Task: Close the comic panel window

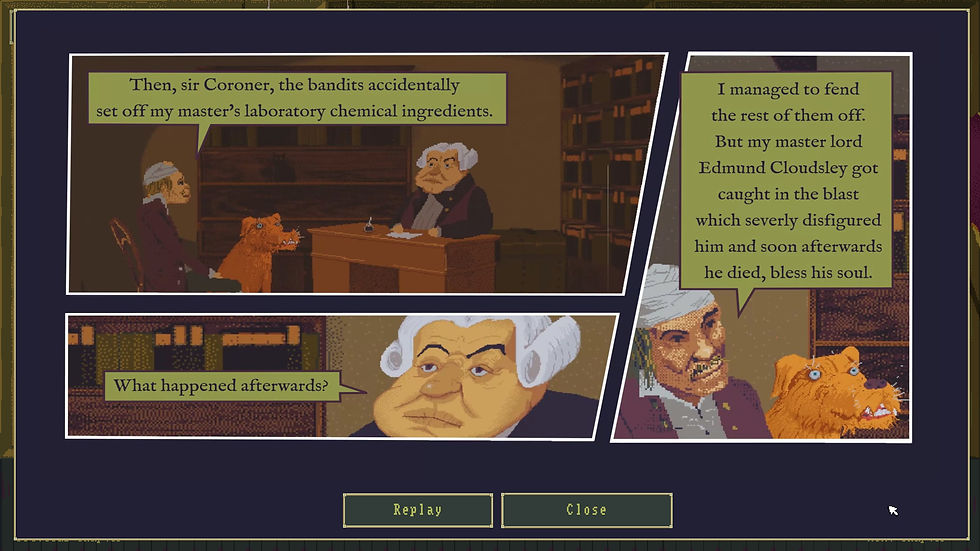Action: (586, 510)
